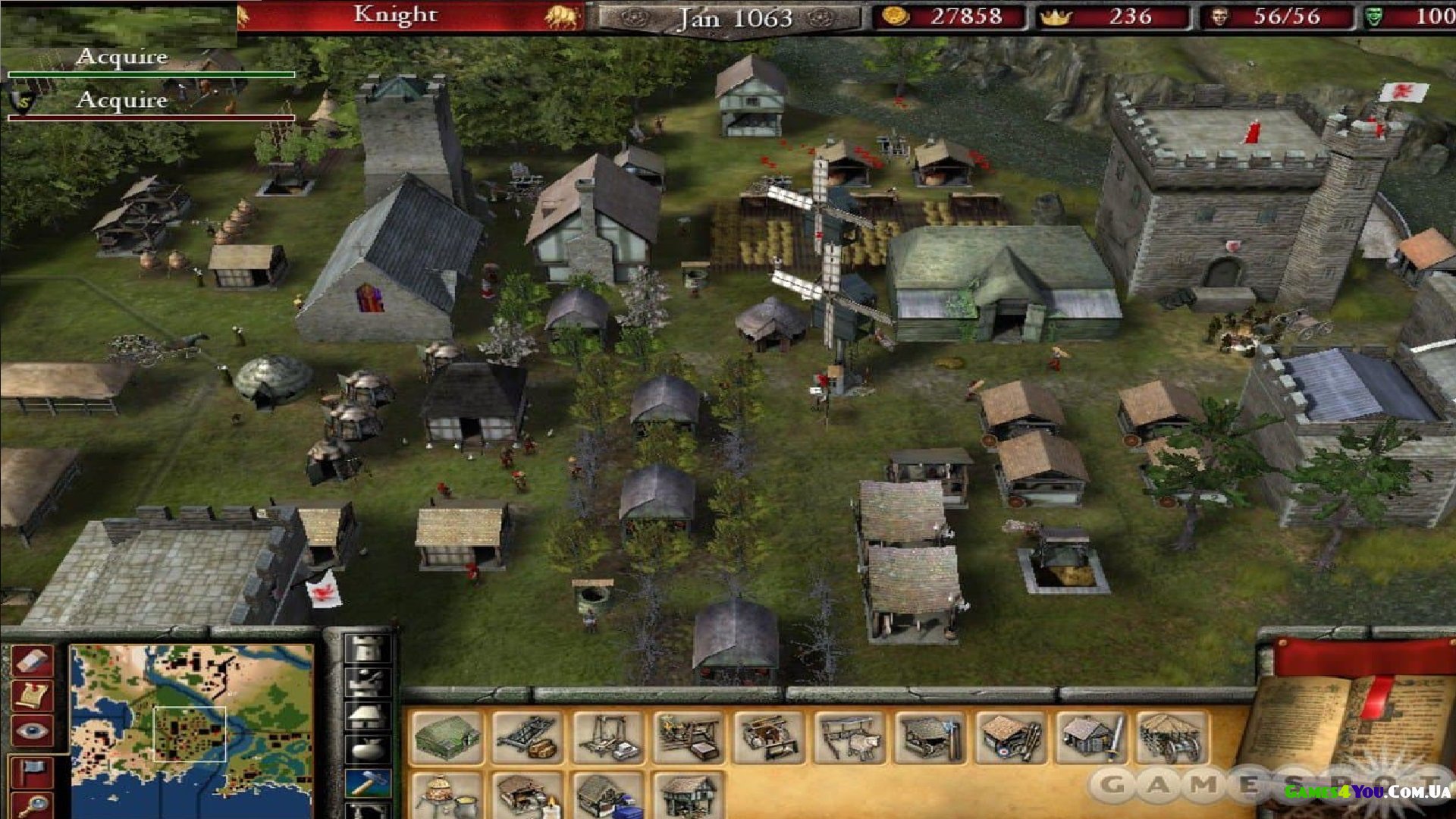Select the hammer industry category
This screenshot has height=819, width=1456.
click(368, 783)
